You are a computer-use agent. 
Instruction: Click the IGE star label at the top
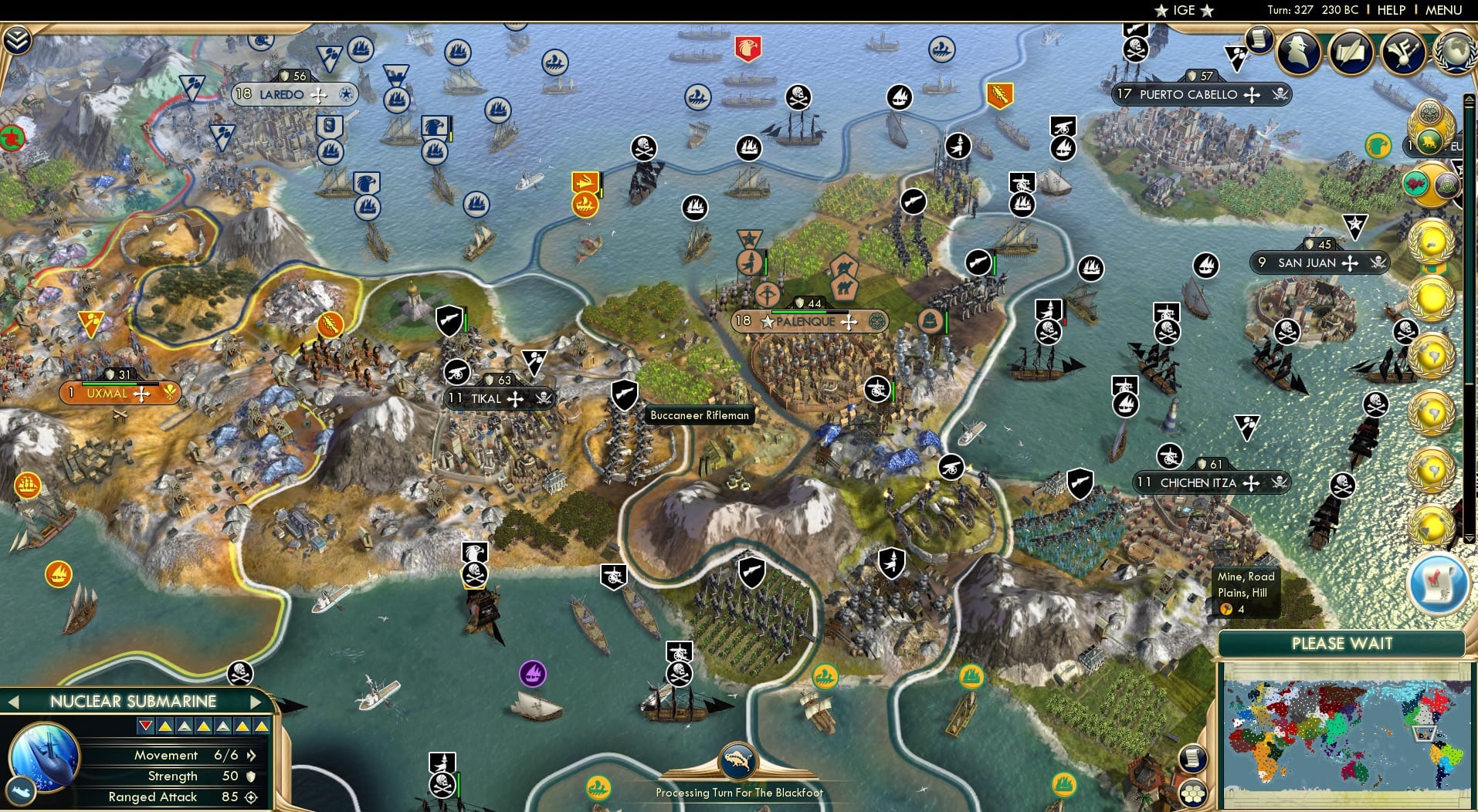[x=1184, y=11]
